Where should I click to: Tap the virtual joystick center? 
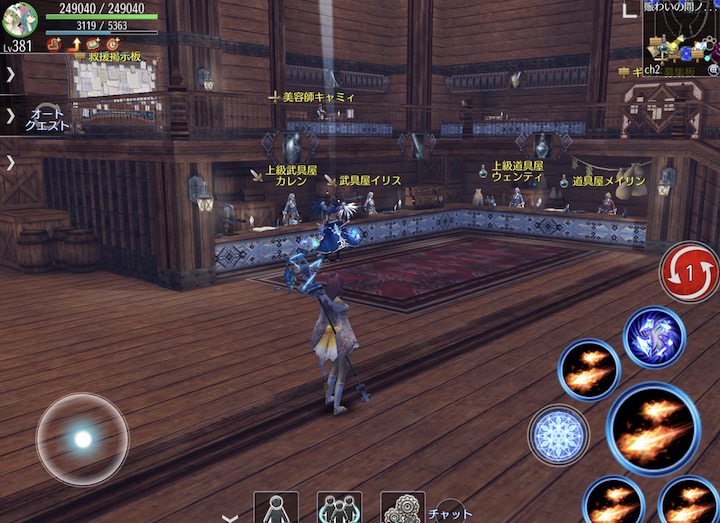coord(82,439)
